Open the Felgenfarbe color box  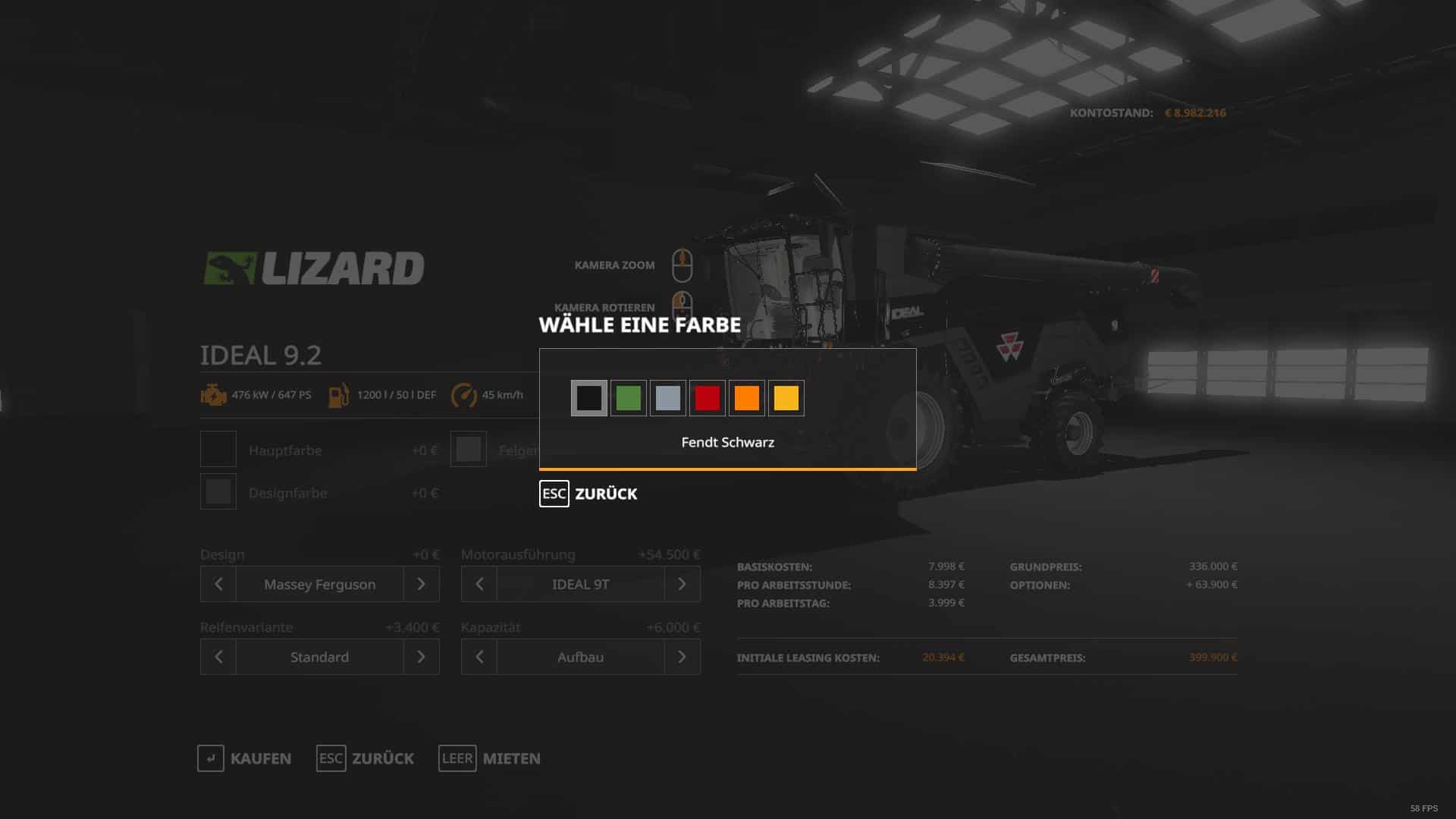pos(469,450)
